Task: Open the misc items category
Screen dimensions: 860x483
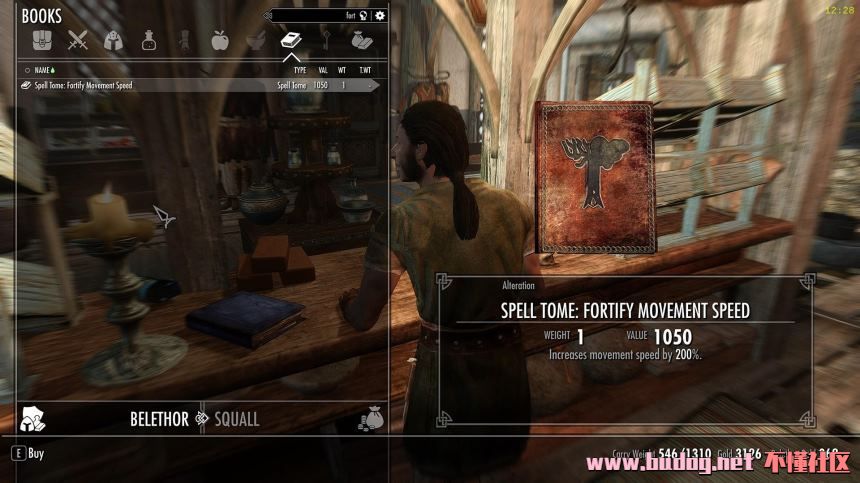Action: click(x=361, y=41)
